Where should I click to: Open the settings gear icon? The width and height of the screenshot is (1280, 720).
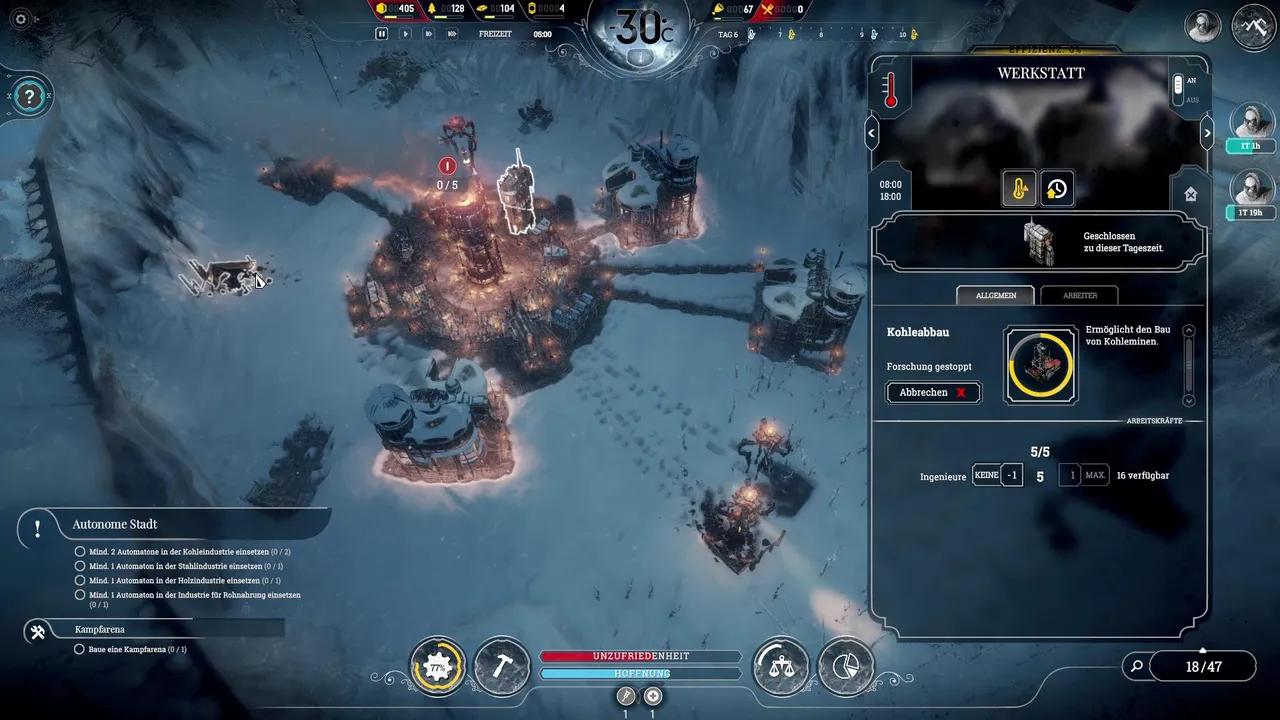21,19
